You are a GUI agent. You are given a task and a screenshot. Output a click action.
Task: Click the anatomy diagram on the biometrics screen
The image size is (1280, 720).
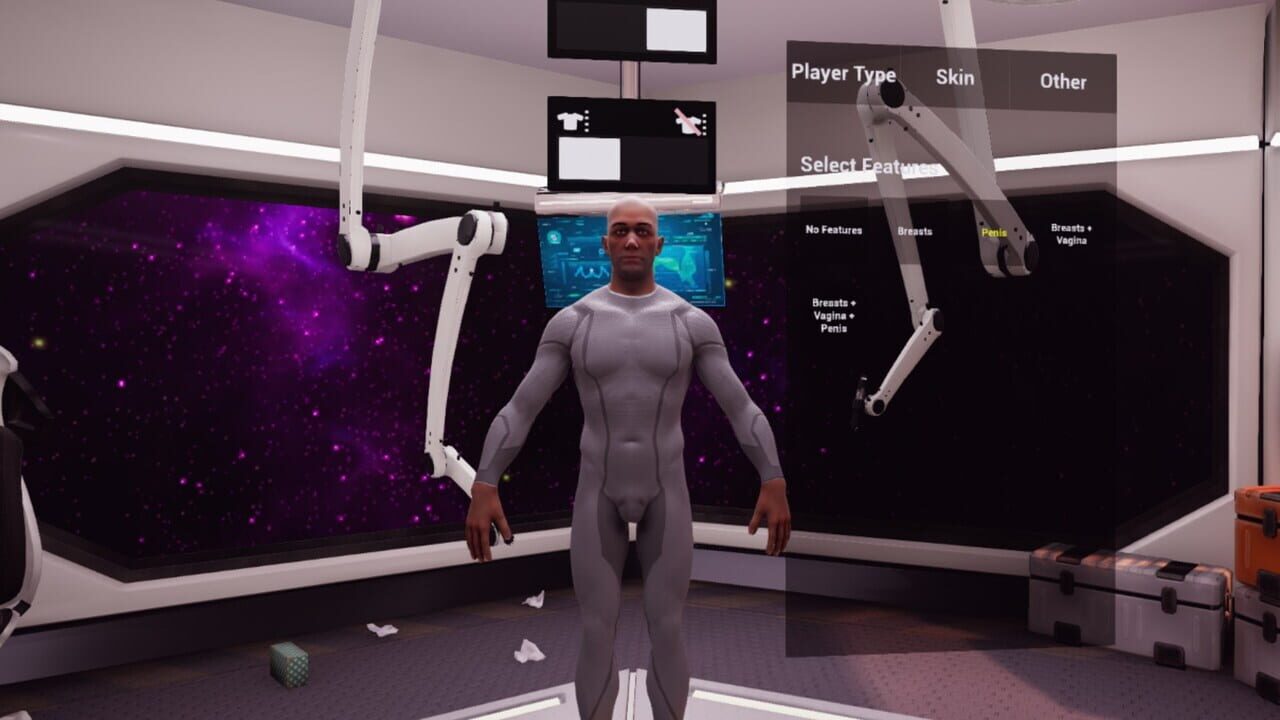687,264
